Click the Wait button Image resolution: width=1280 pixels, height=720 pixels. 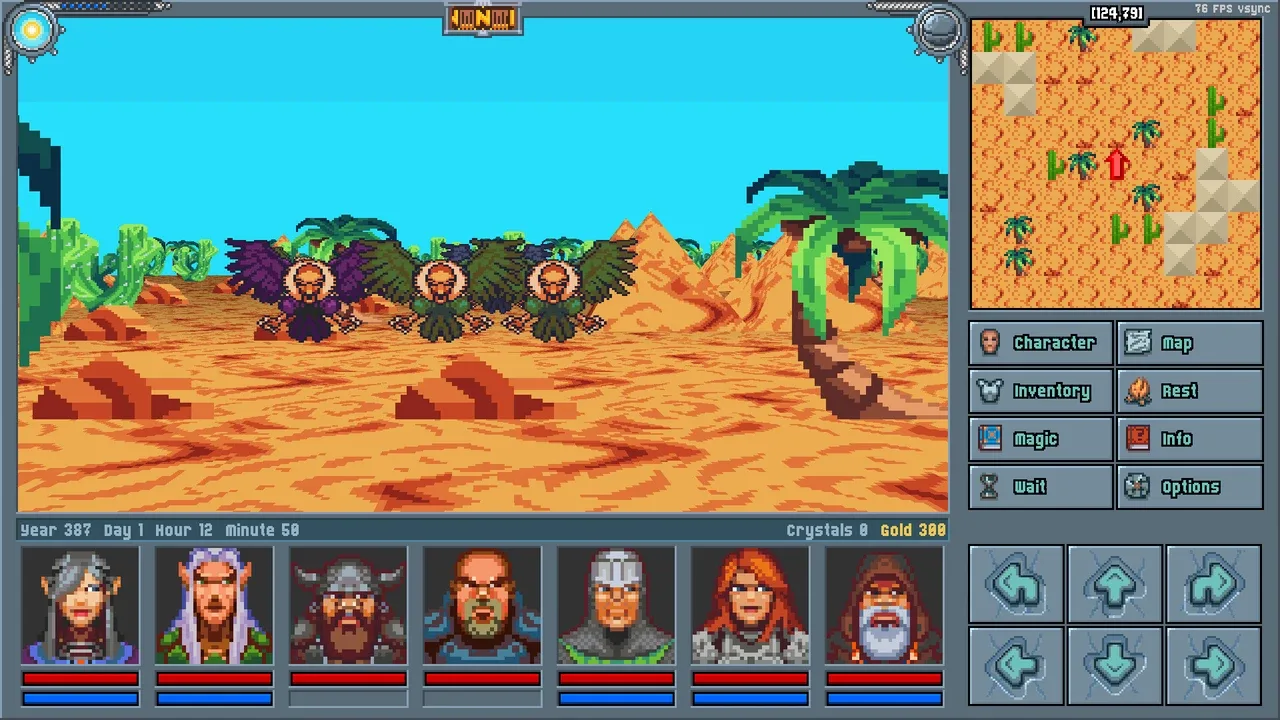pyautogui.click(x=1040, y=487)
